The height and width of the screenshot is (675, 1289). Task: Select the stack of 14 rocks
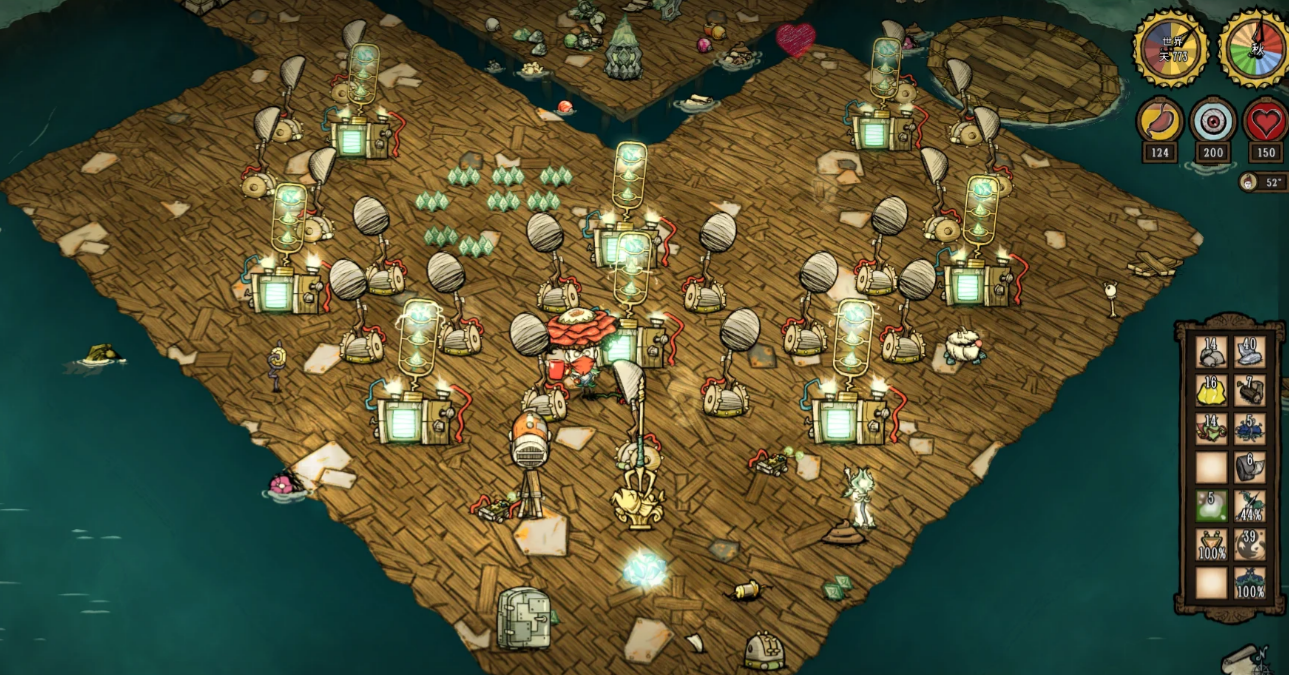click(1212, 352)
